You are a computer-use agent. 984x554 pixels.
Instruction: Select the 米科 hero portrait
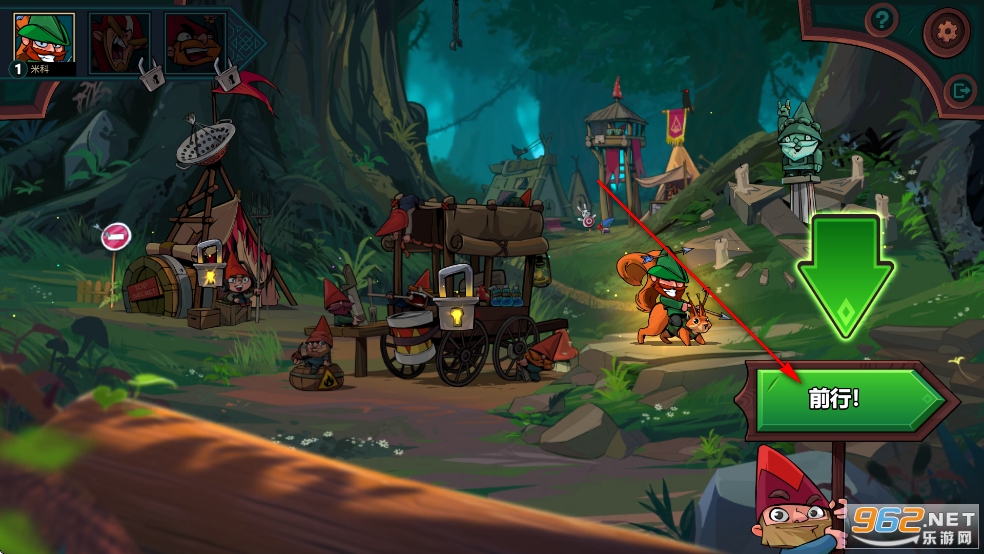tap(44, 42)
